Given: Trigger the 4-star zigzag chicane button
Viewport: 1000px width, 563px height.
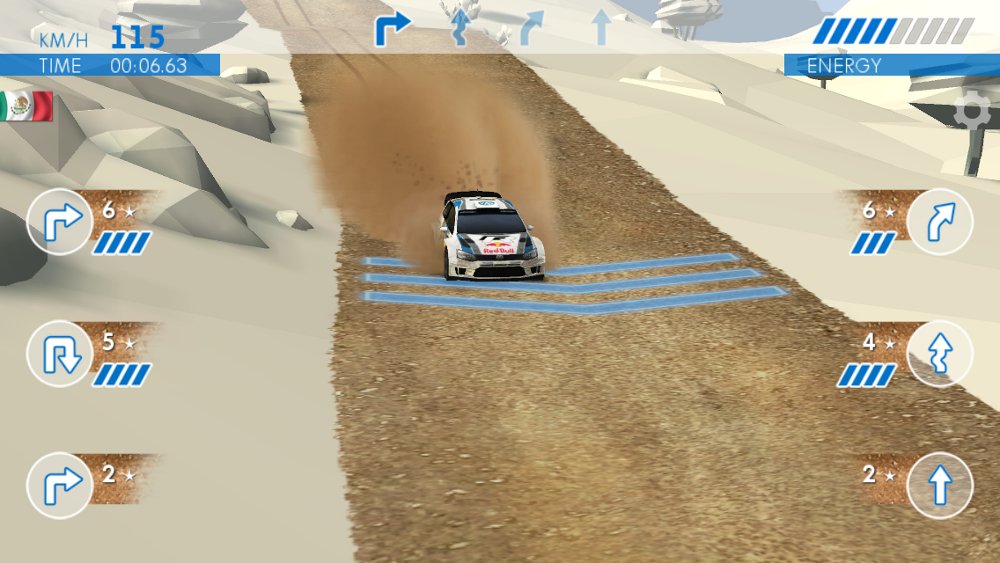Looking at the screenshot, I should tap(940, 354).
